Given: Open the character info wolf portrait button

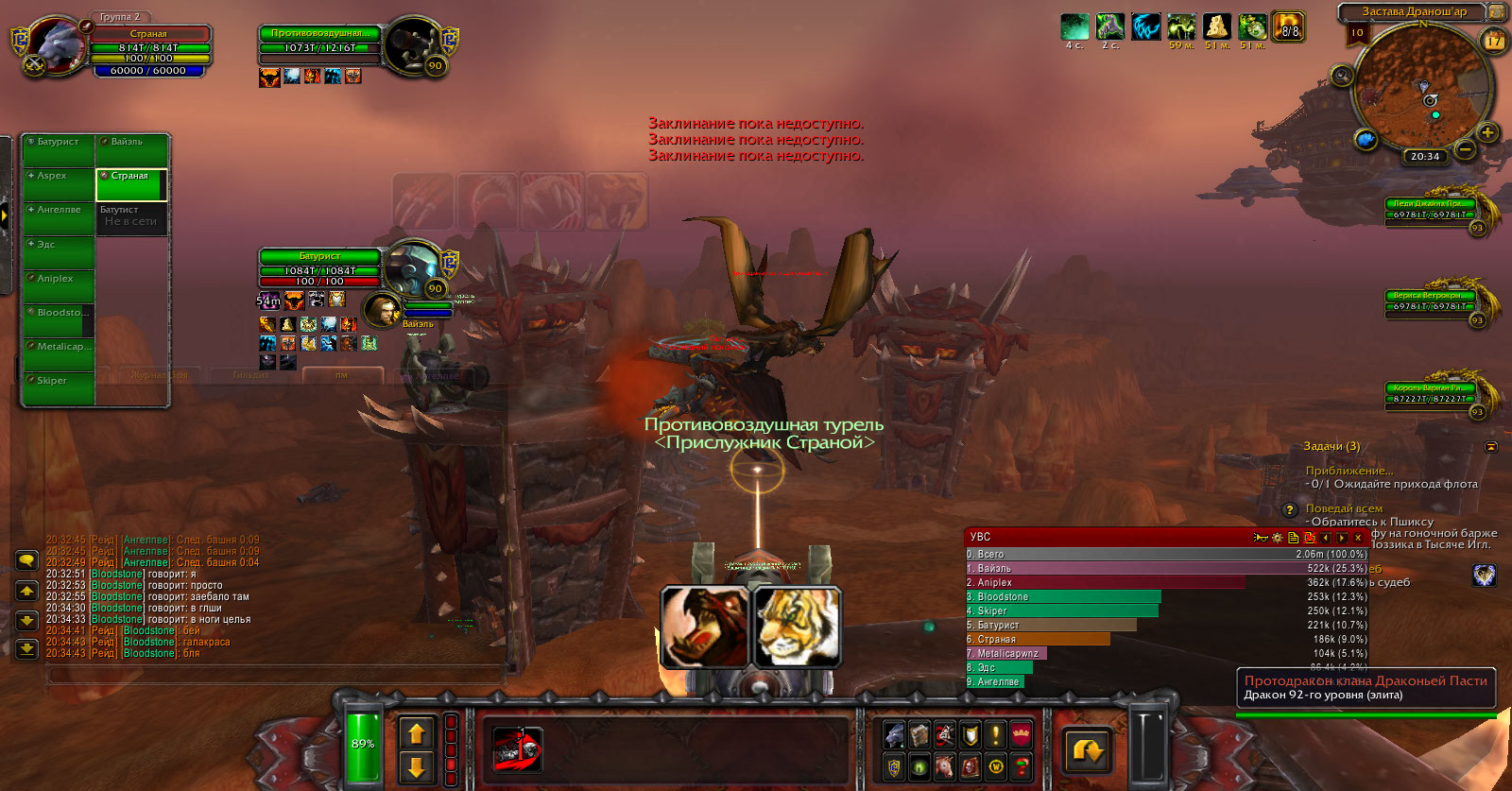Looking at the screenshot, I should tap(894, 734).
